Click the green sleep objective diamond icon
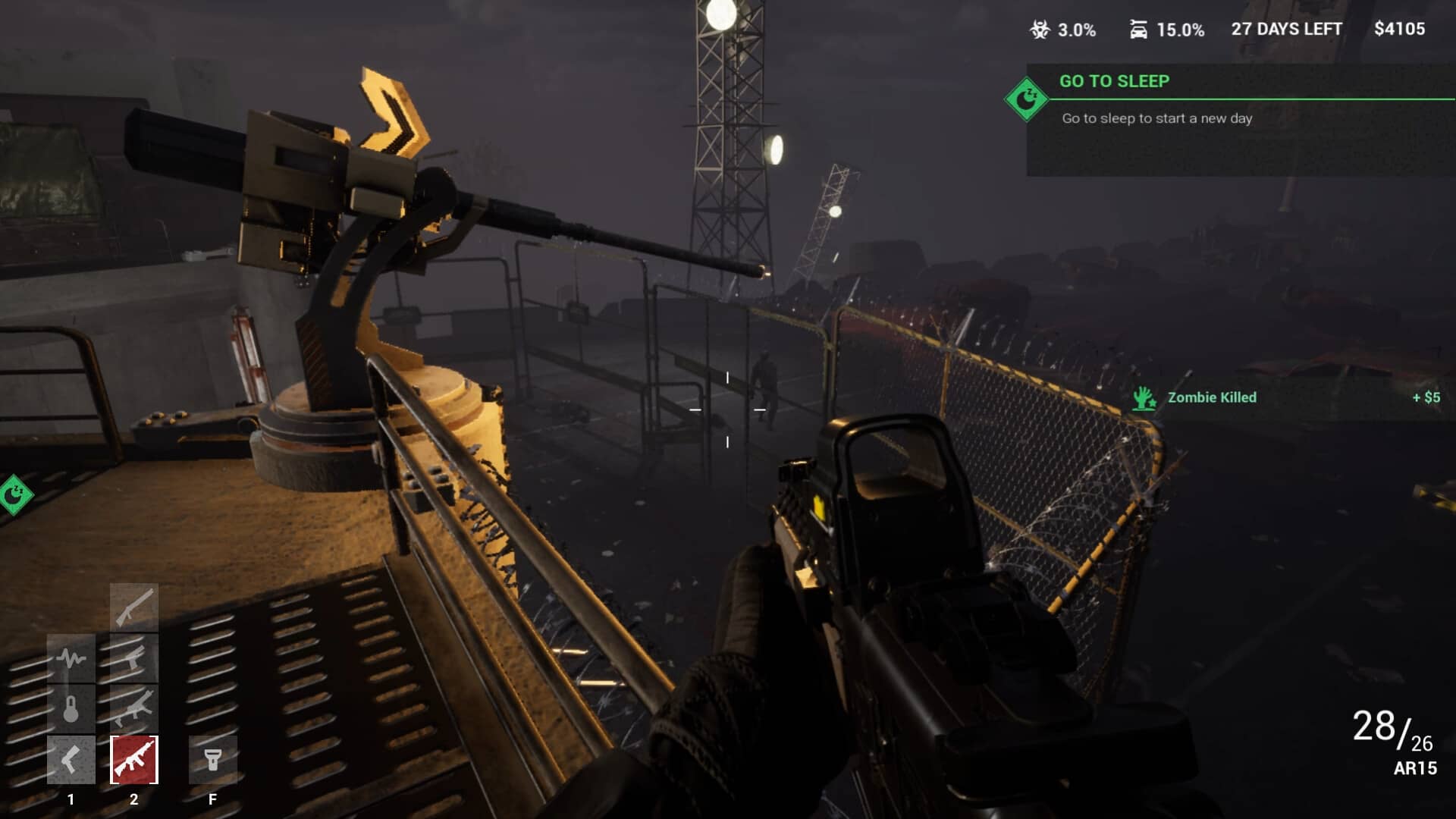 (1026, 99)
